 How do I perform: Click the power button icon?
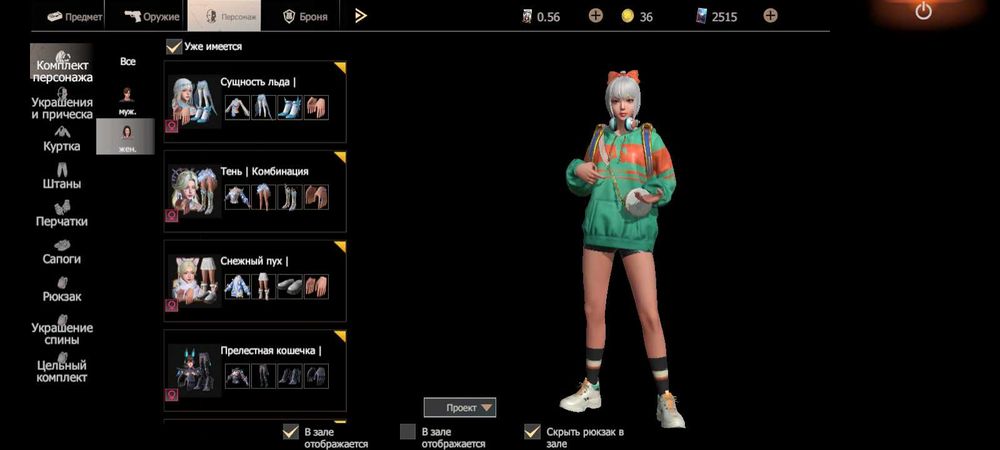[923, 12]
